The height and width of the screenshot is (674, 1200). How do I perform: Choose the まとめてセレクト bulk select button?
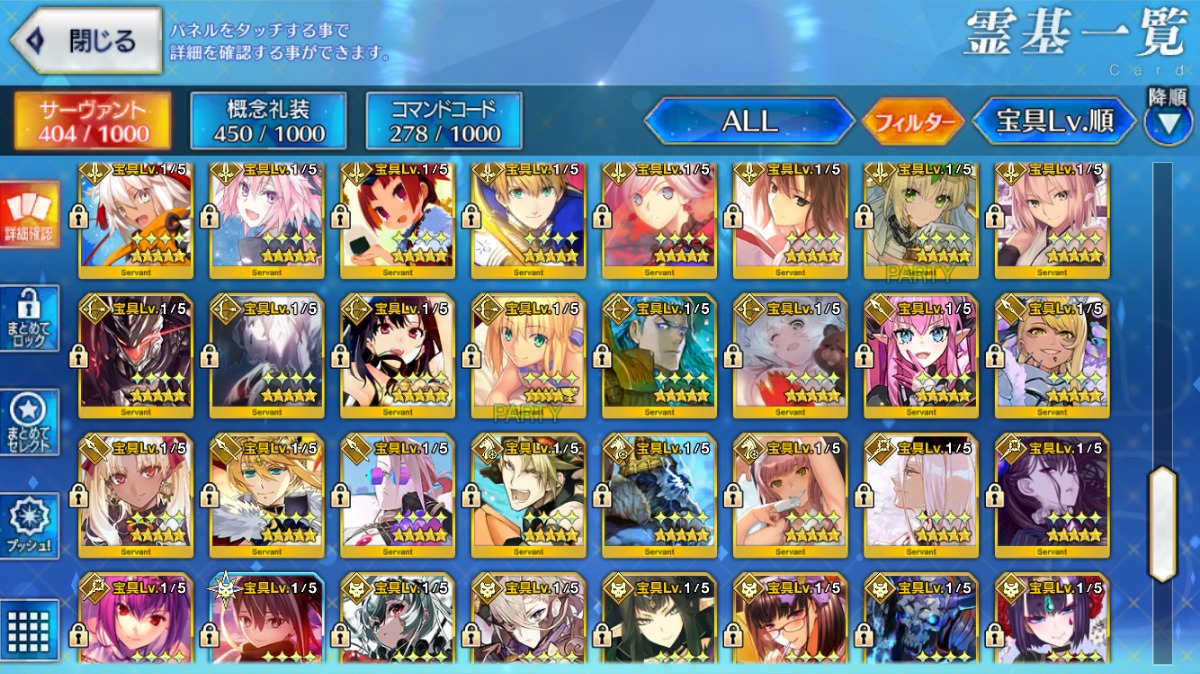point(30,422)
